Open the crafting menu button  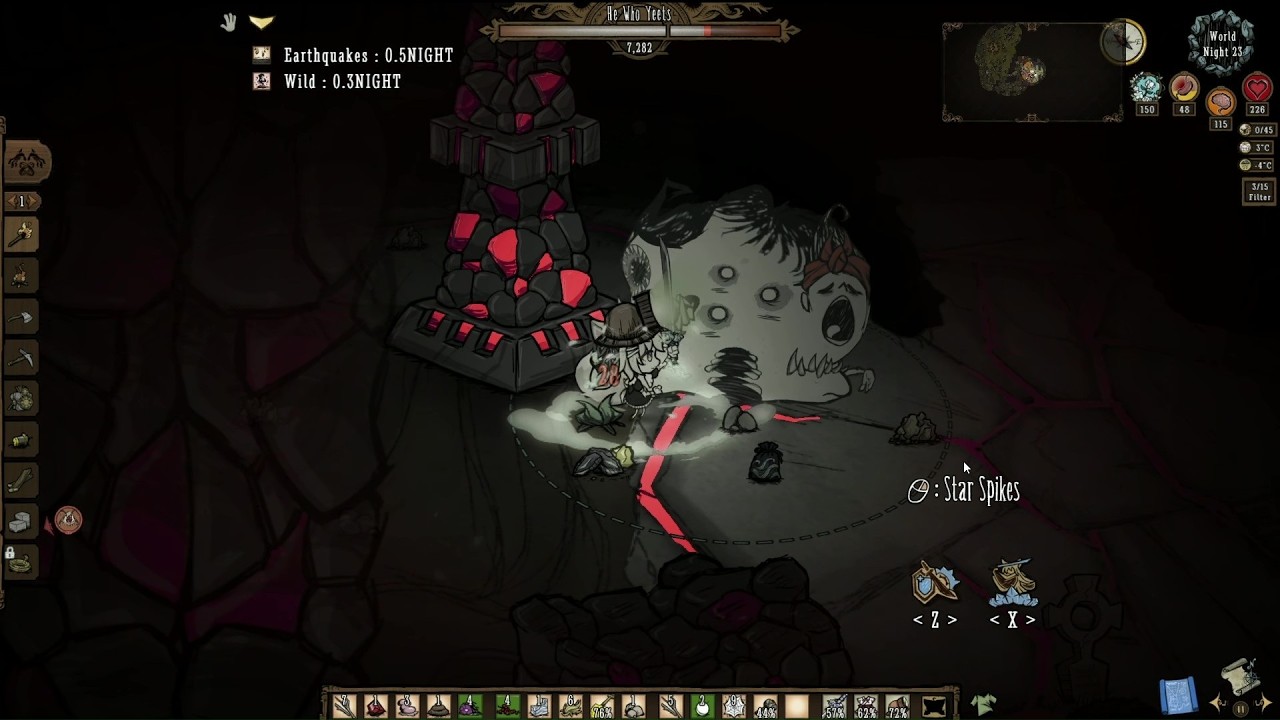tap(27, 162)
